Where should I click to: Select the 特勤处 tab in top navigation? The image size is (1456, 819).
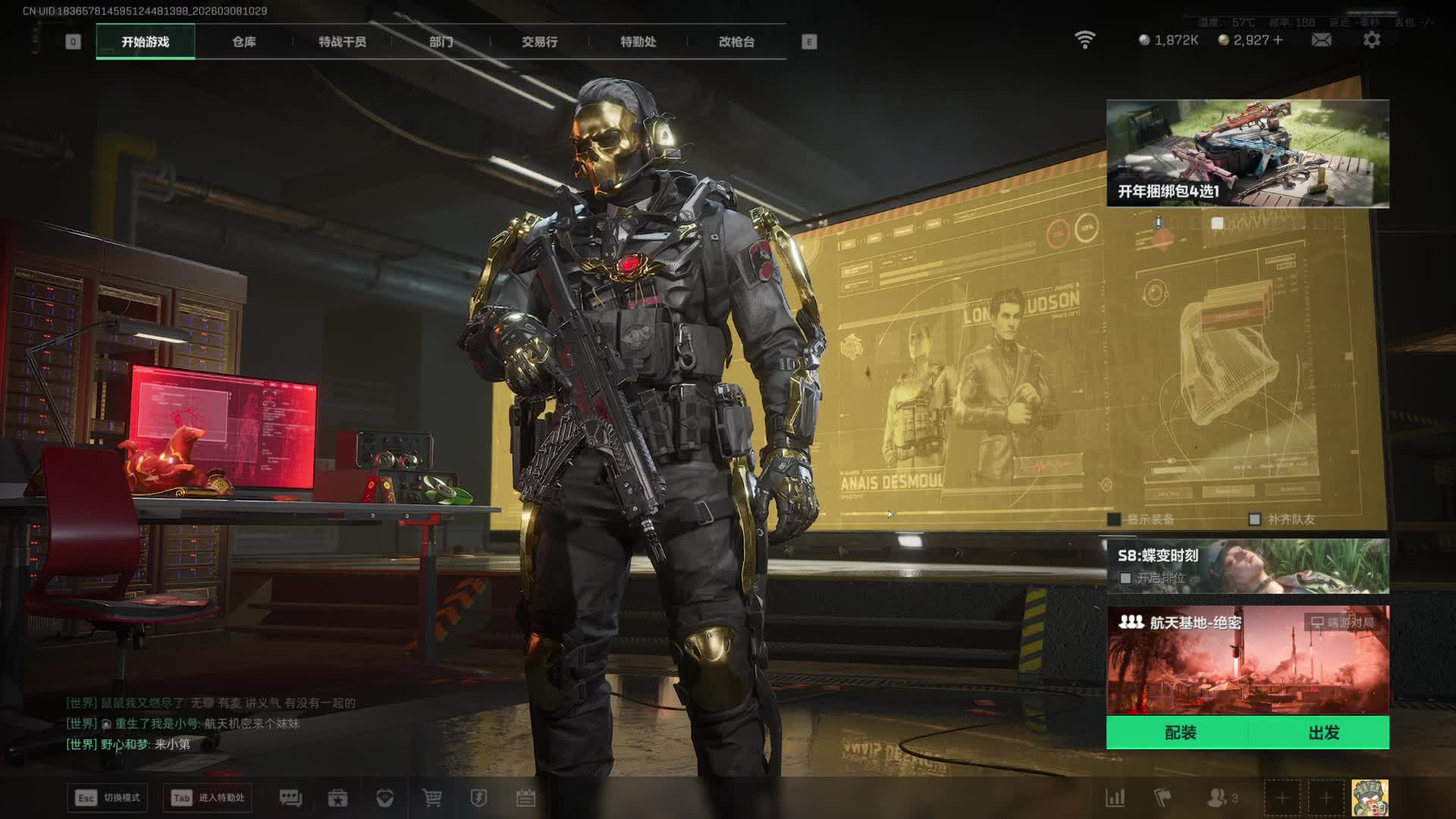pos(638,42)
